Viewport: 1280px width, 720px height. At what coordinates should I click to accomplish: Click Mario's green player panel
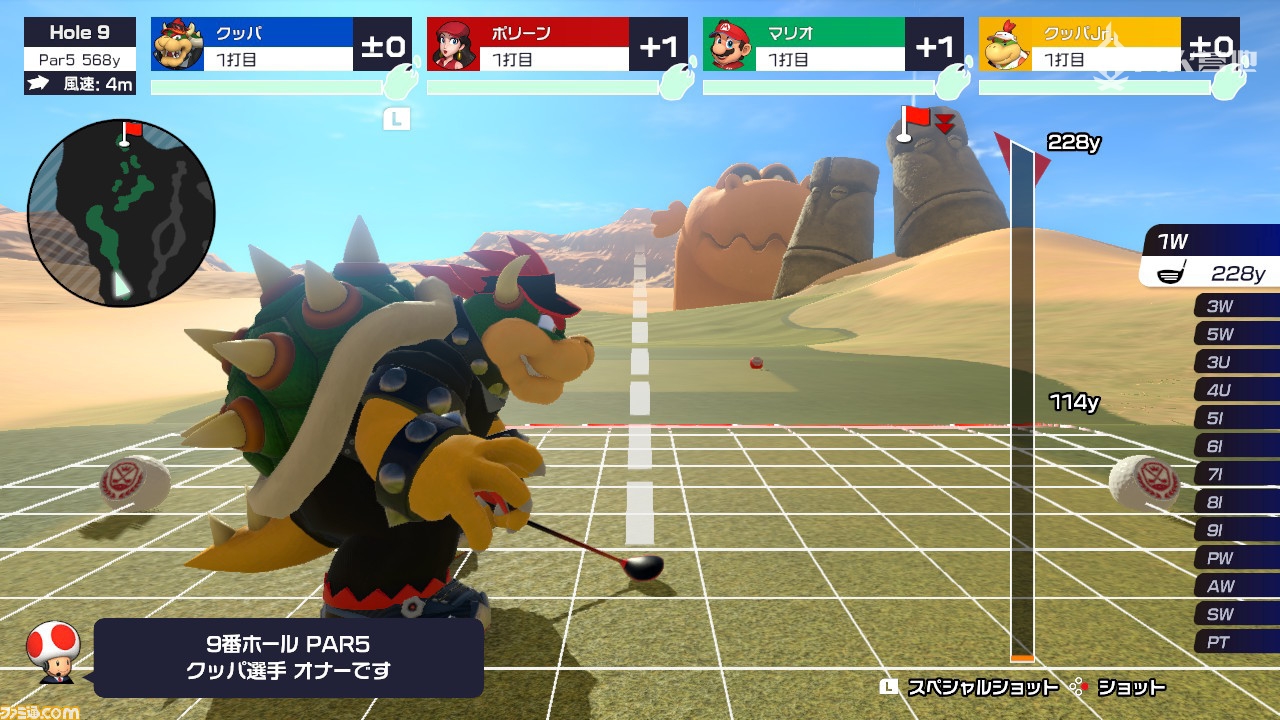833,45
